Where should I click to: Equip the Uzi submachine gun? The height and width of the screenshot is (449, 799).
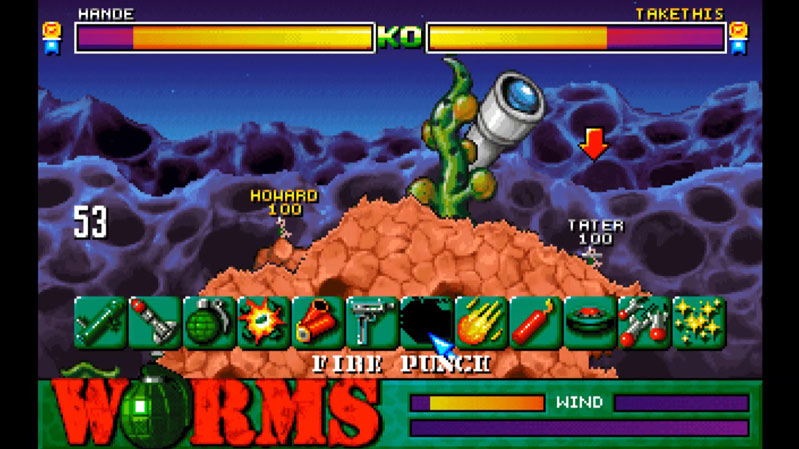372,322
